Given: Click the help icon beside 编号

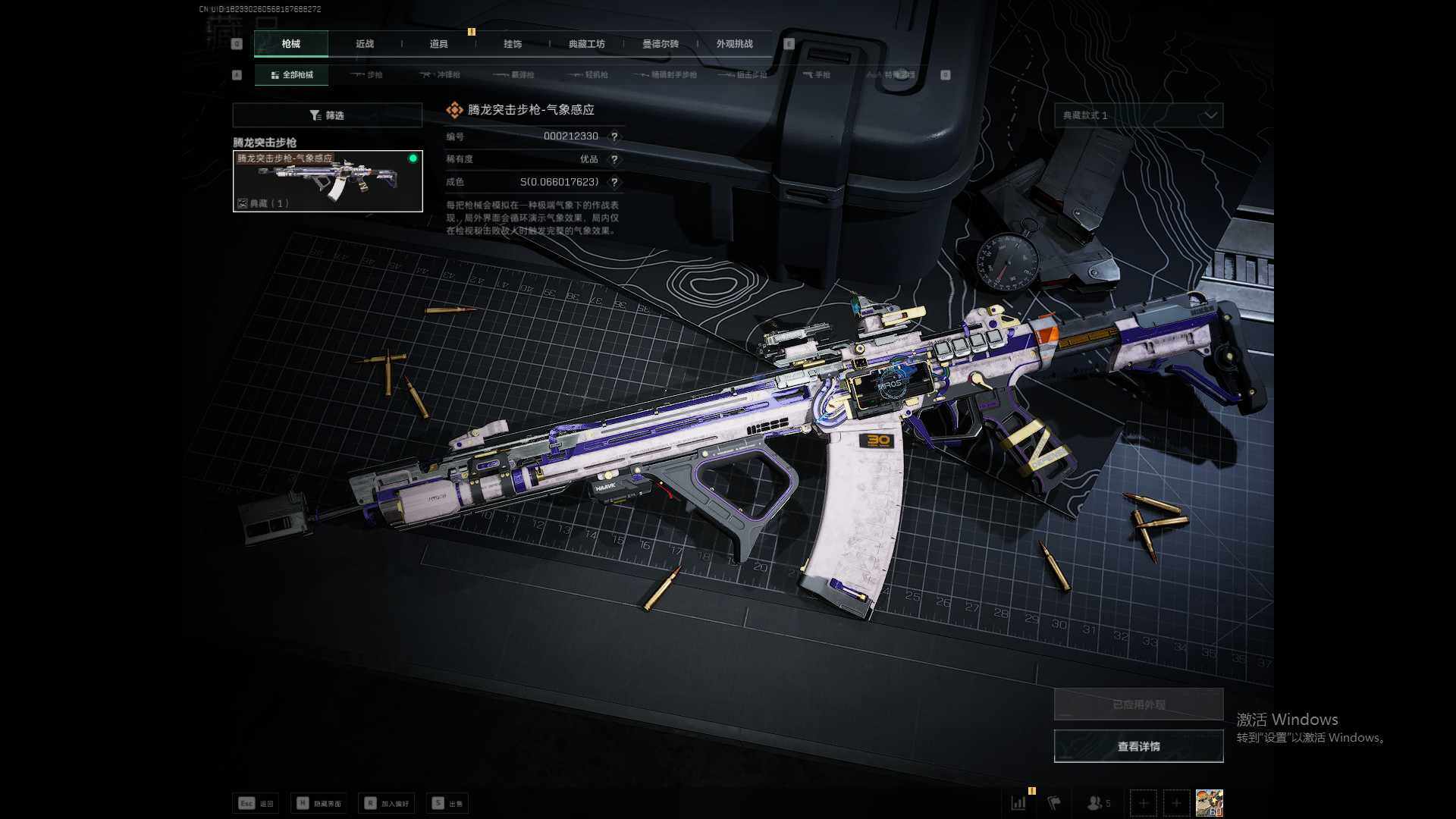Looking at the screenshot, I should pyautogui.click(x=614, y=136).
